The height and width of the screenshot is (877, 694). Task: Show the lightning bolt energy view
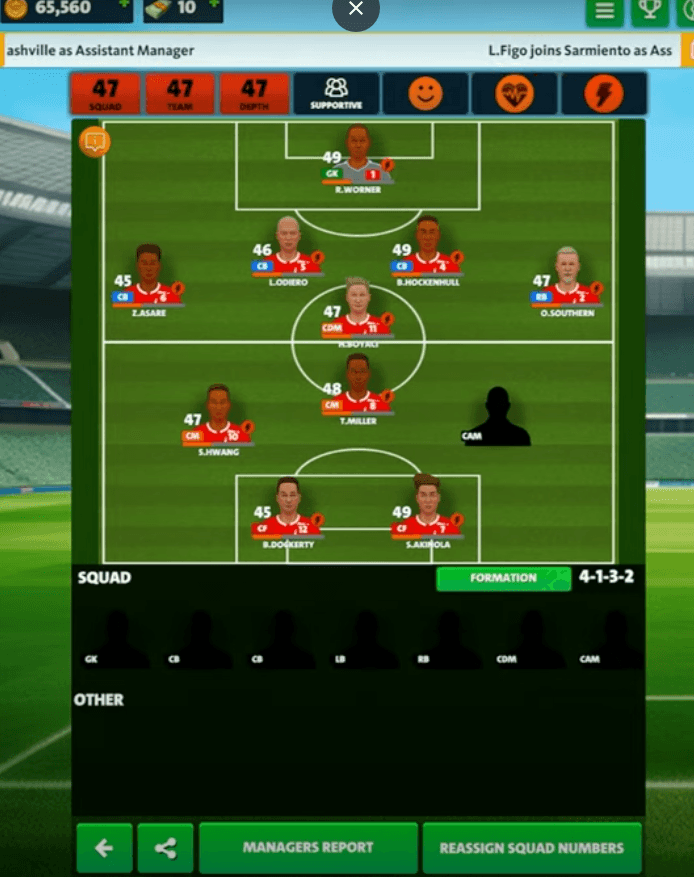point(603,93)
